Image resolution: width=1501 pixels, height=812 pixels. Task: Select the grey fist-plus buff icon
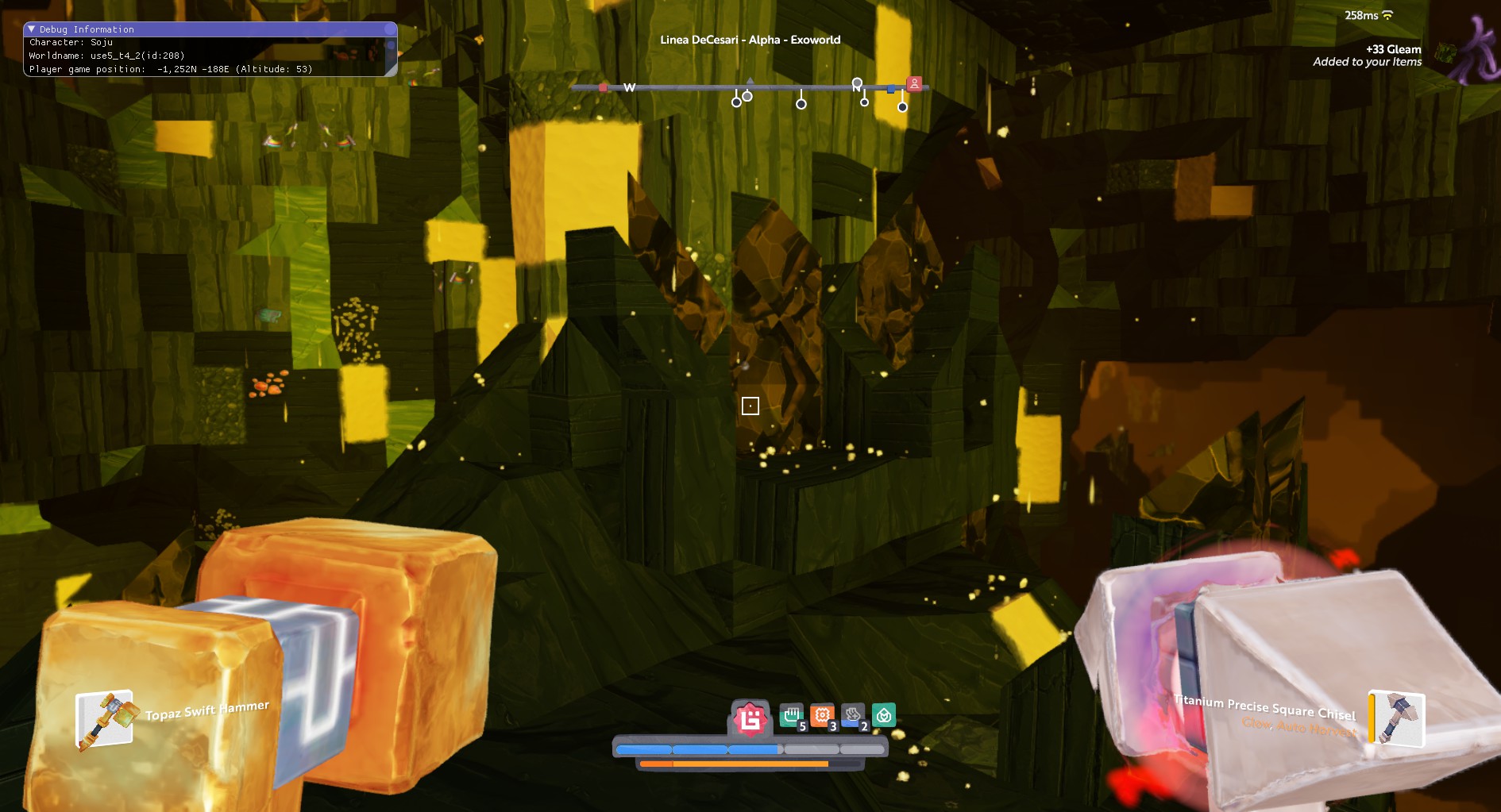[853, 716]
